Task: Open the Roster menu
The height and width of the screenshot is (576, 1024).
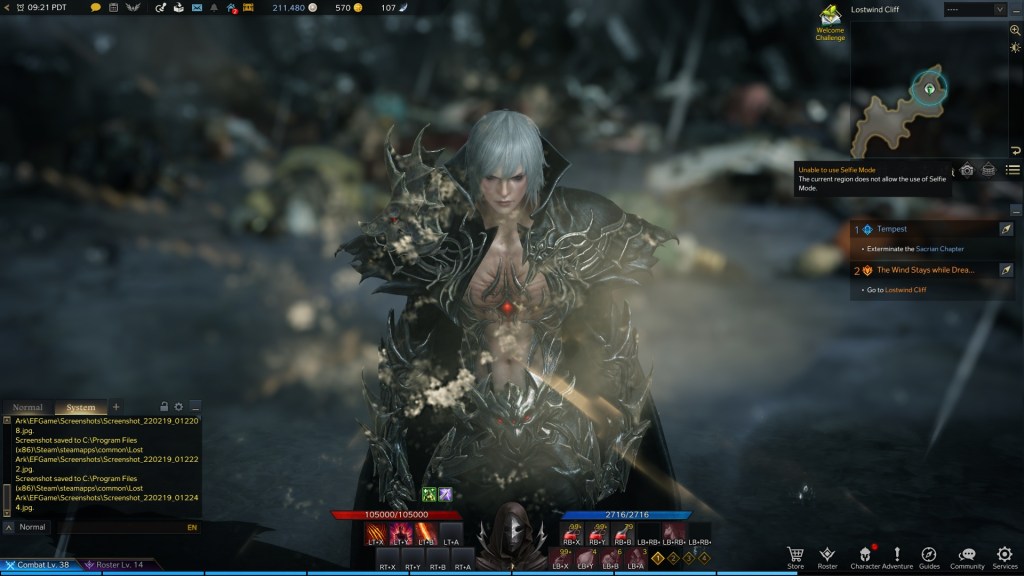Action: click(x=827, y=556)
